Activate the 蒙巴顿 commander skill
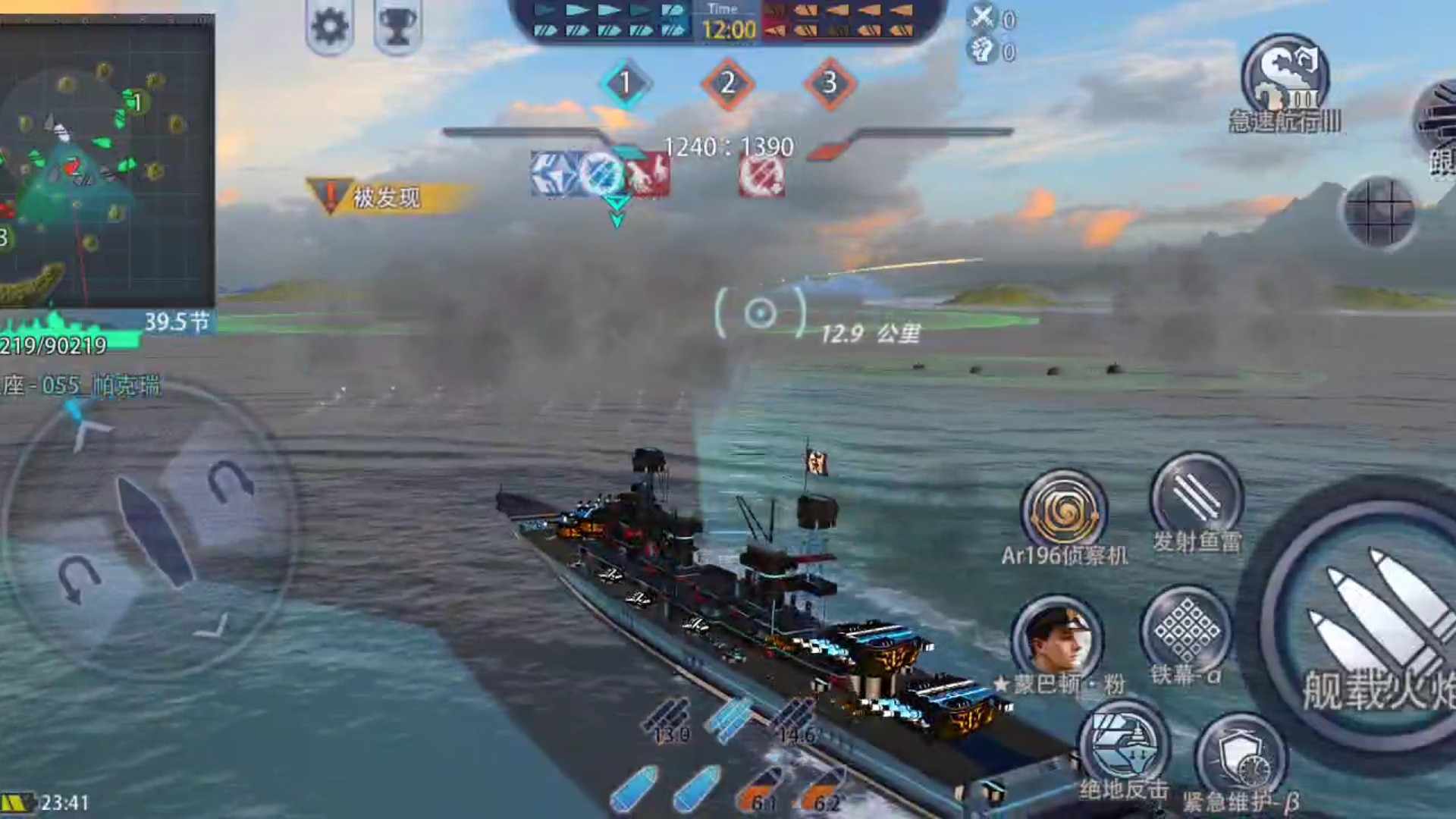The height and width of the screenshot is (819, 1456). (1056, 638)
